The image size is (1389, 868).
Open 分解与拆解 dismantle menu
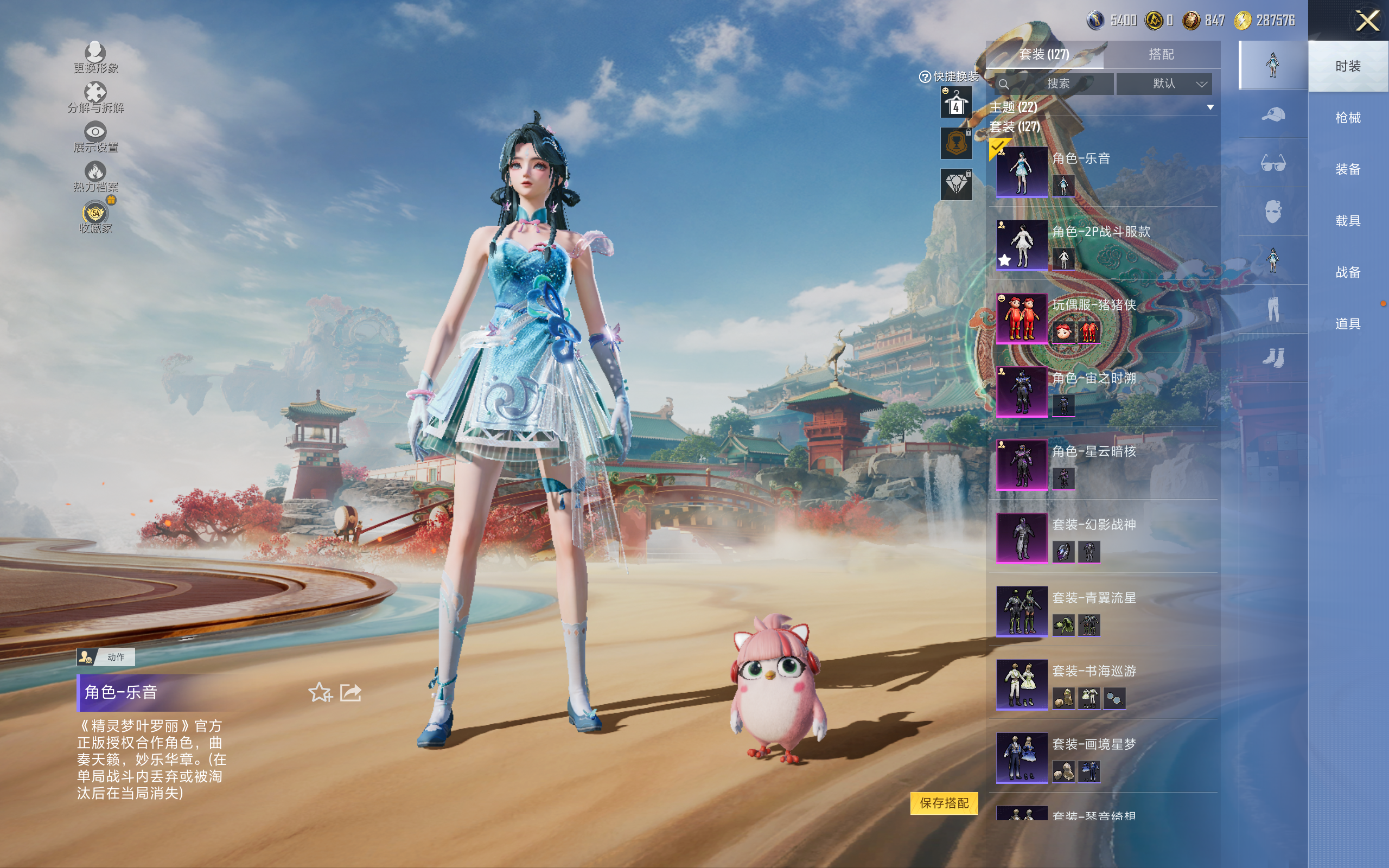[x=95, y=98]
